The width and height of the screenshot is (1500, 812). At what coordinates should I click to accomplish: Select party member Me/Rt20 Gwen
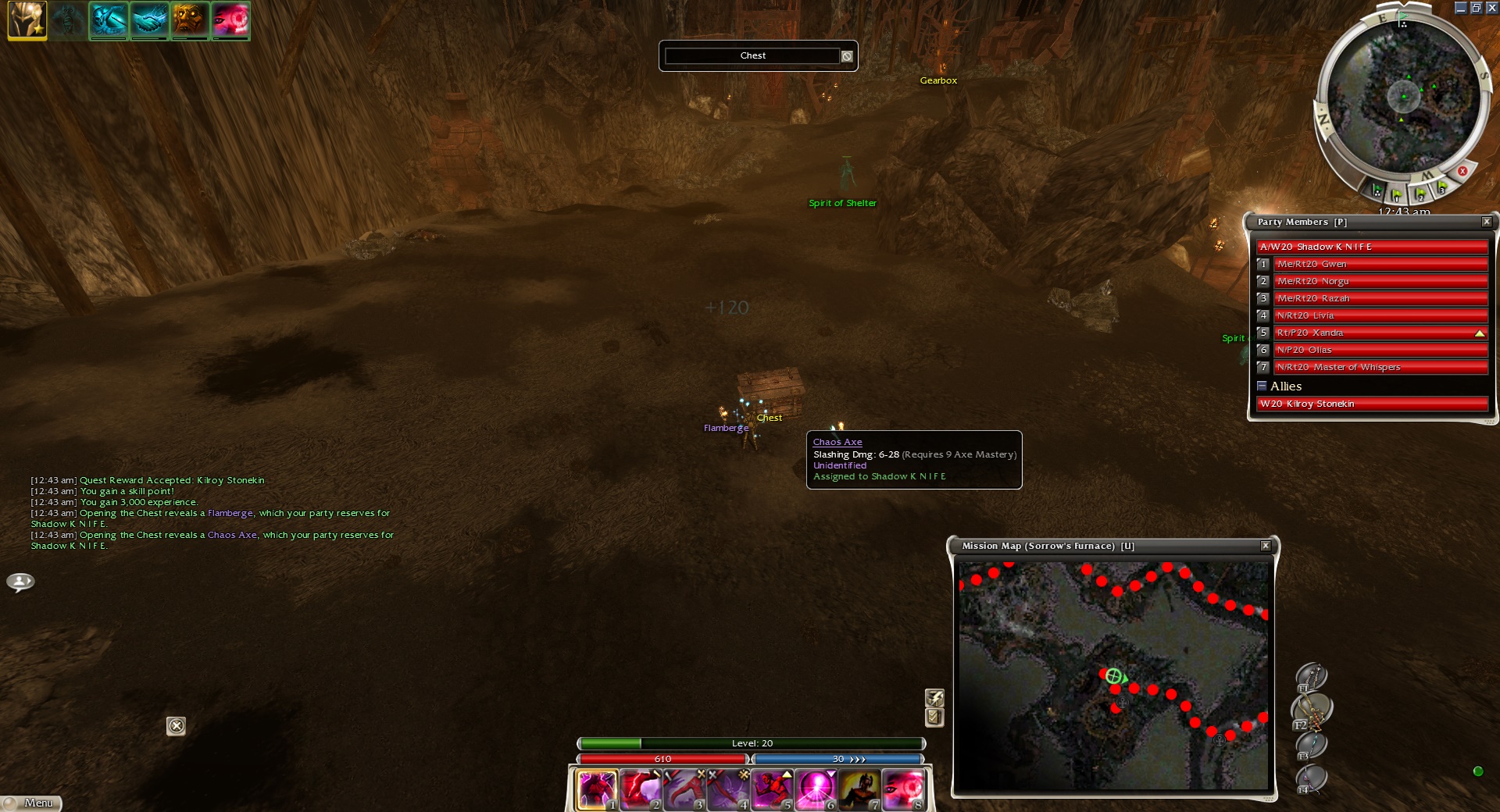point(1380,264)
